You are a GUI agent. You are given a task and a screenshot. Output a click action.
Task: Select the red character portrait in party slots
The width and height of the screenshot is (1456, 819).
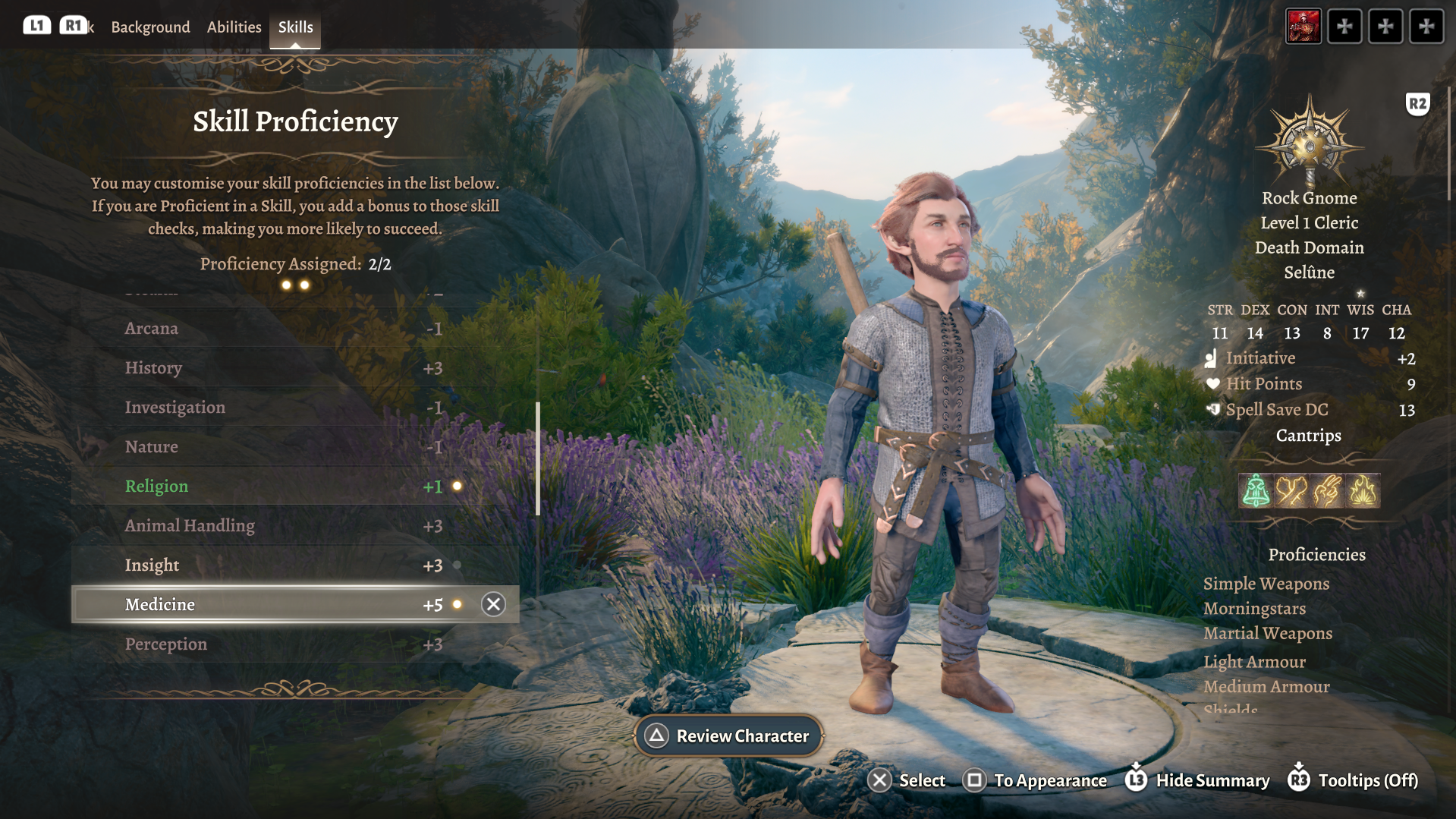tap(1303, 27)
